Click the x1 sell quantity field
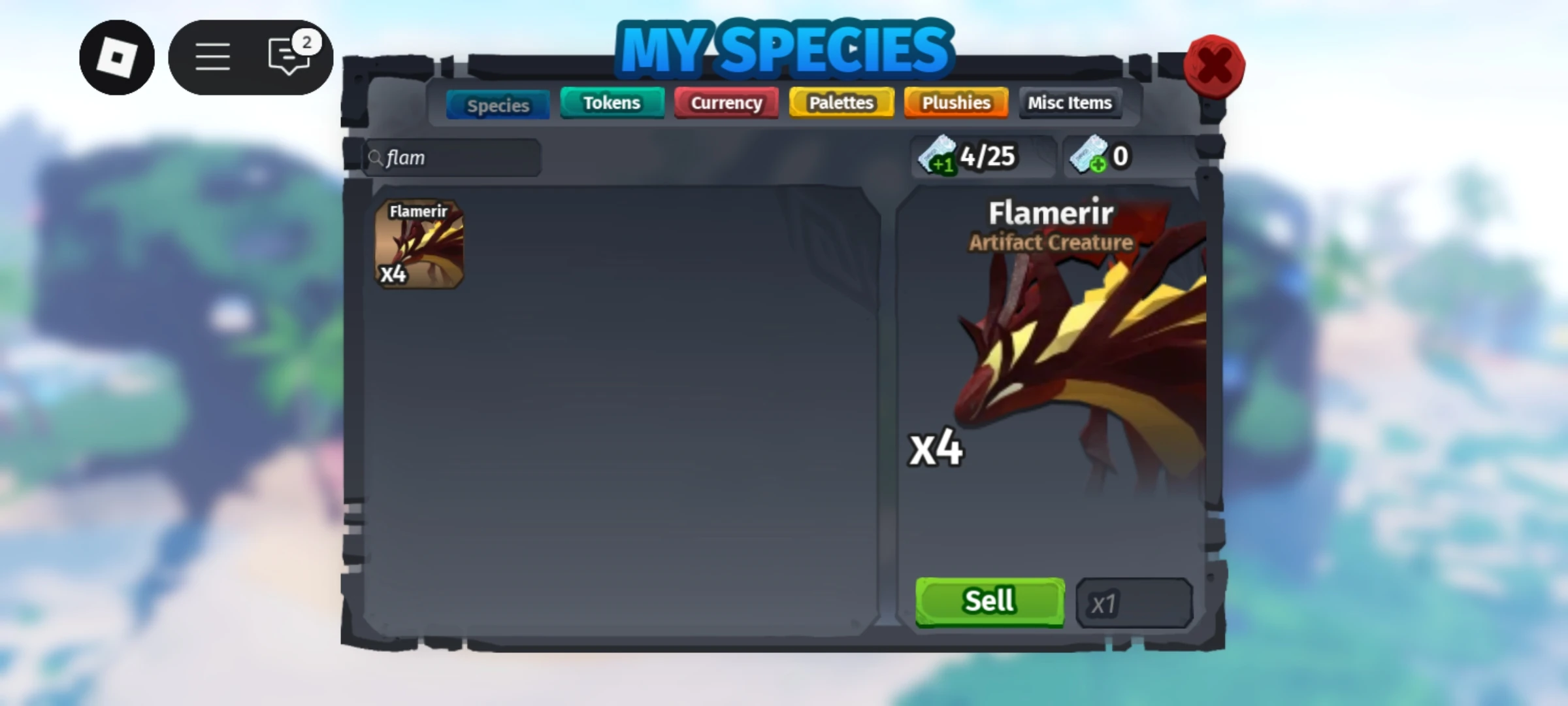Image resolution: width=1568 pixels, height=706 pixels. point(1135,603)
